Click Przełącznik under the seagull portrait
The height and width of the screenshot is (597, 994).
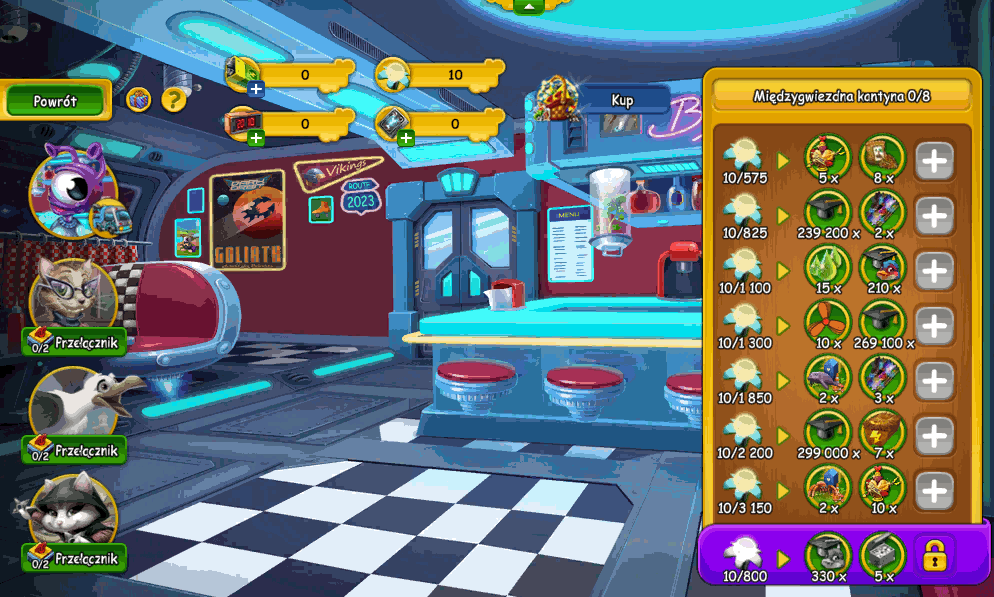point(76,450)
